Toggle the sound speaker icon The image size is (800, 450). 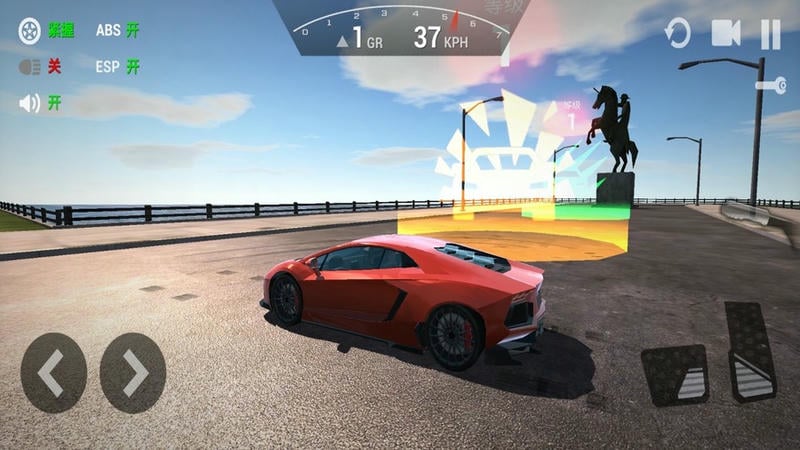[x=30, y=103]
